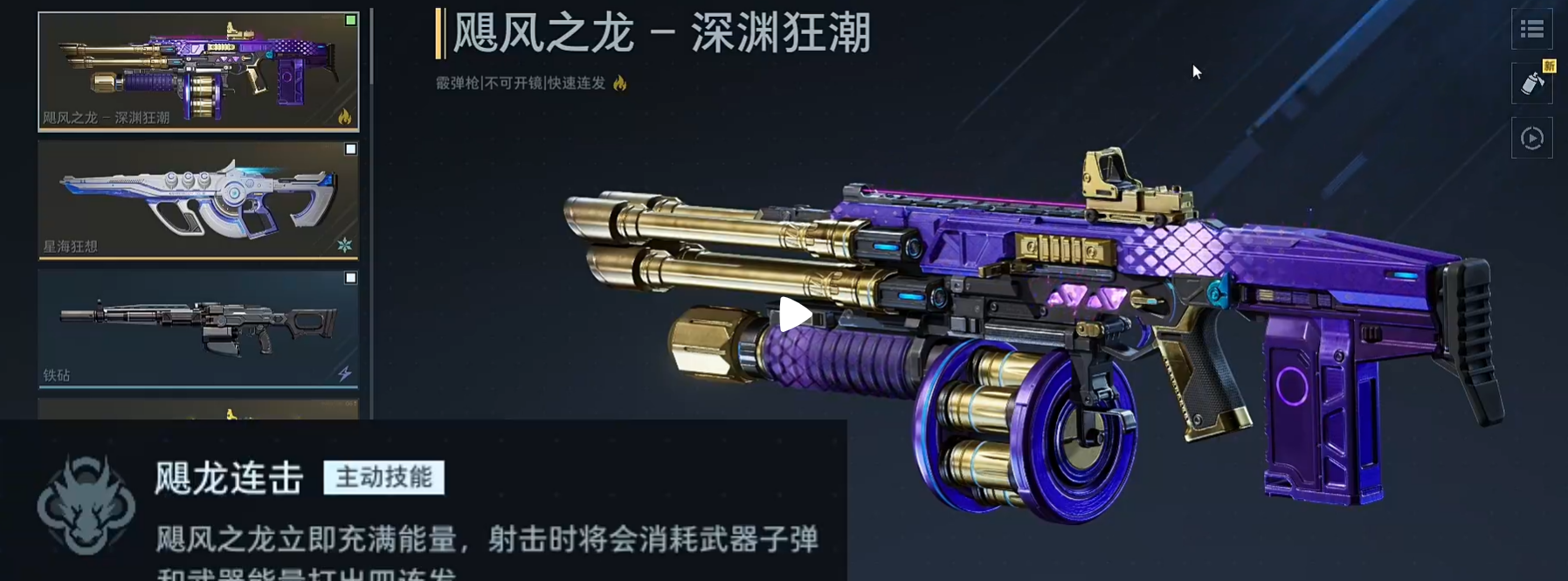
Task: Select the 飓风之龙 - 深渊狂潮 weapon thumbnail
Action: (198, 72)
